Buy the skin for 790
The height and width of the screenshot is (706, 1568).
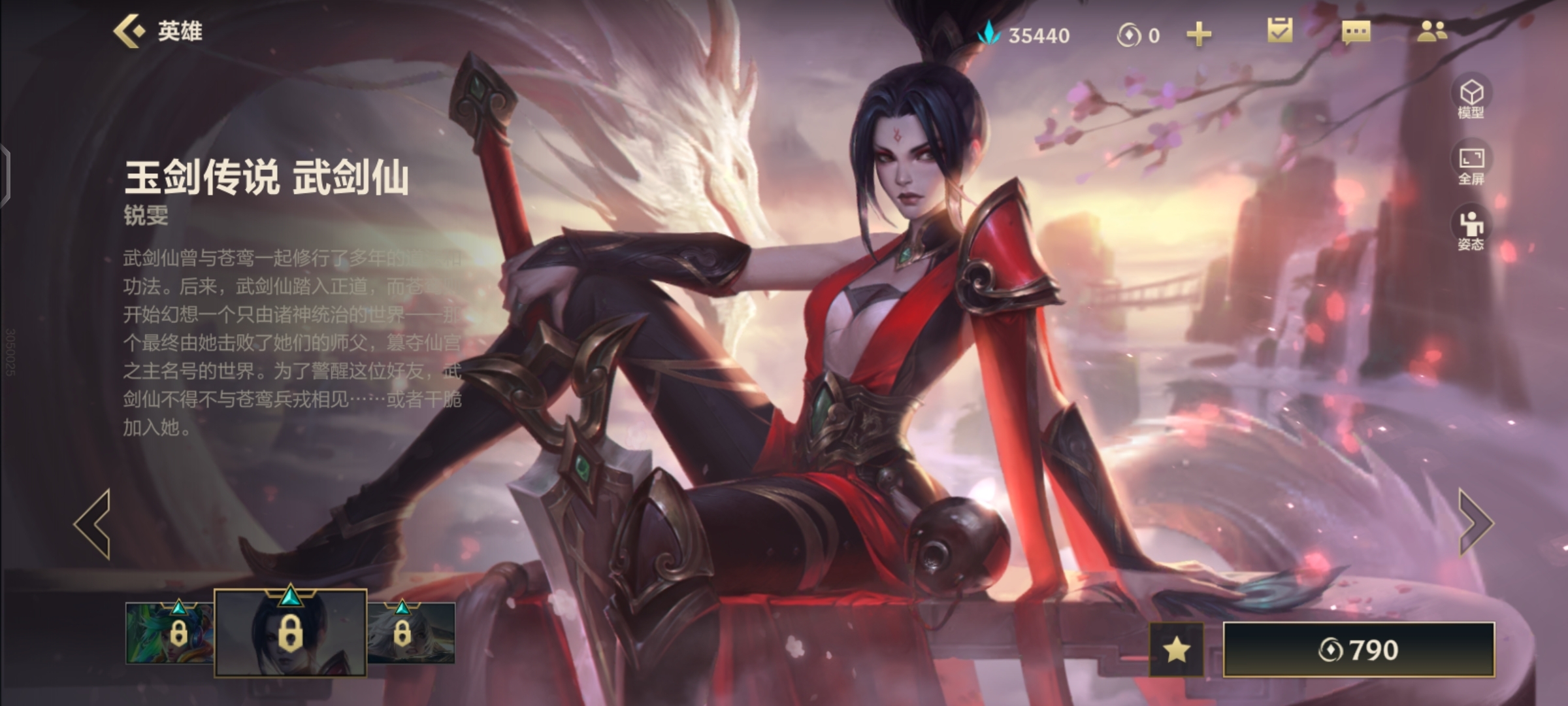coord(1358,649)
